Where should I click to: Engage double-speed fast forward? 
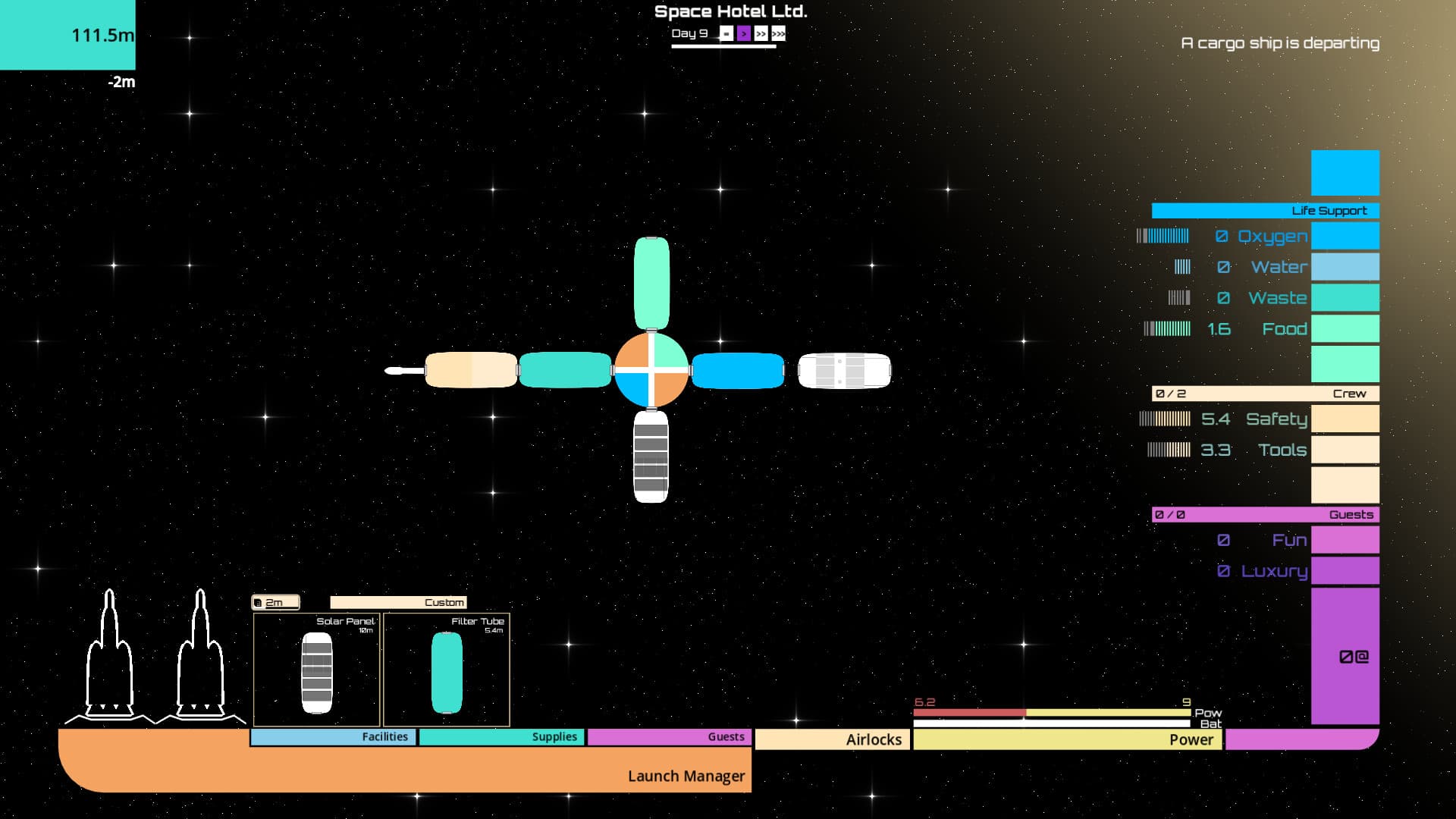[761, 33]
